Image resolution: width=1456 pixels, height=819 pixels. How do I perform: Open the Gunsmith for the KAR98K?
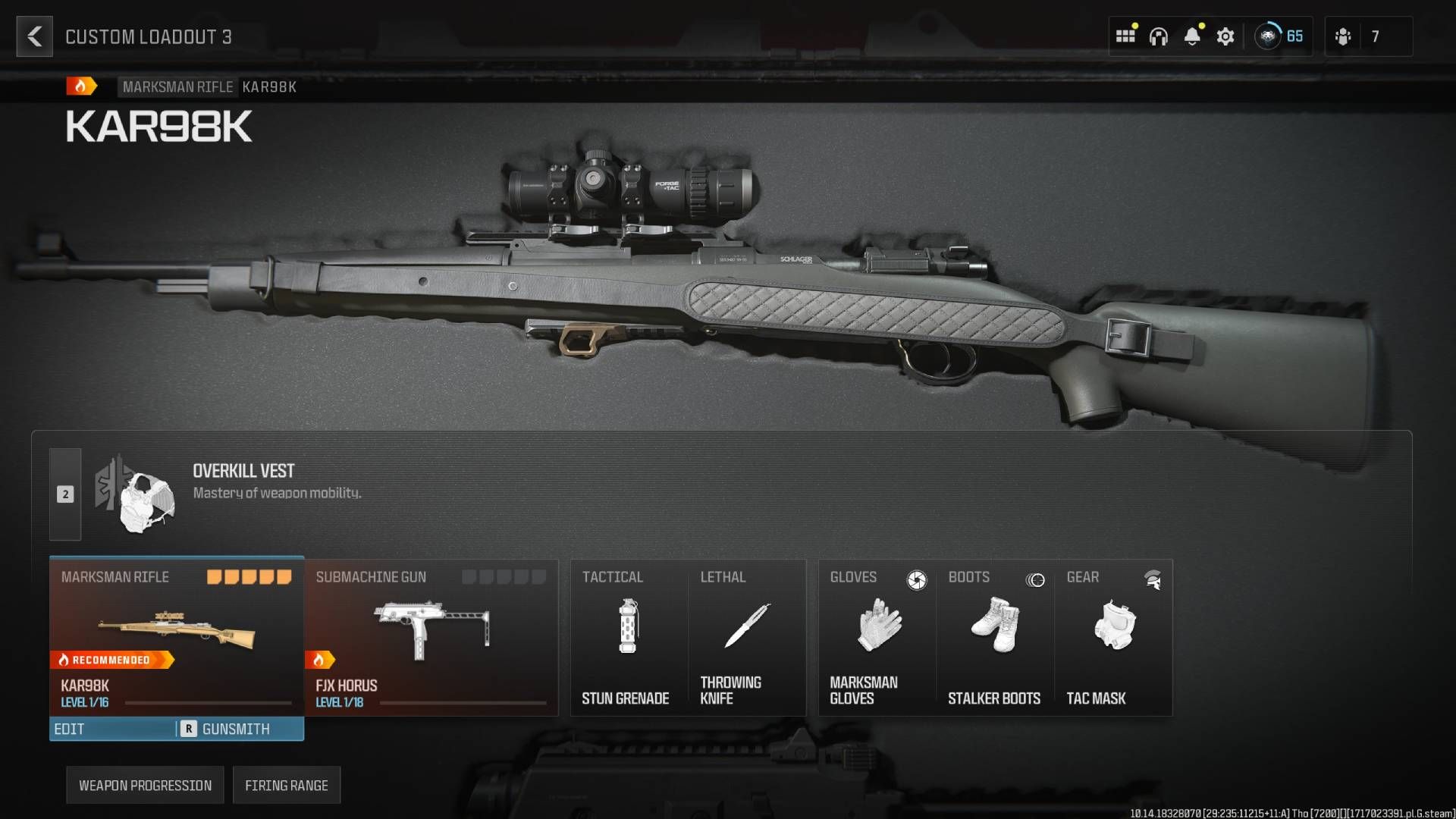(235, 729)
